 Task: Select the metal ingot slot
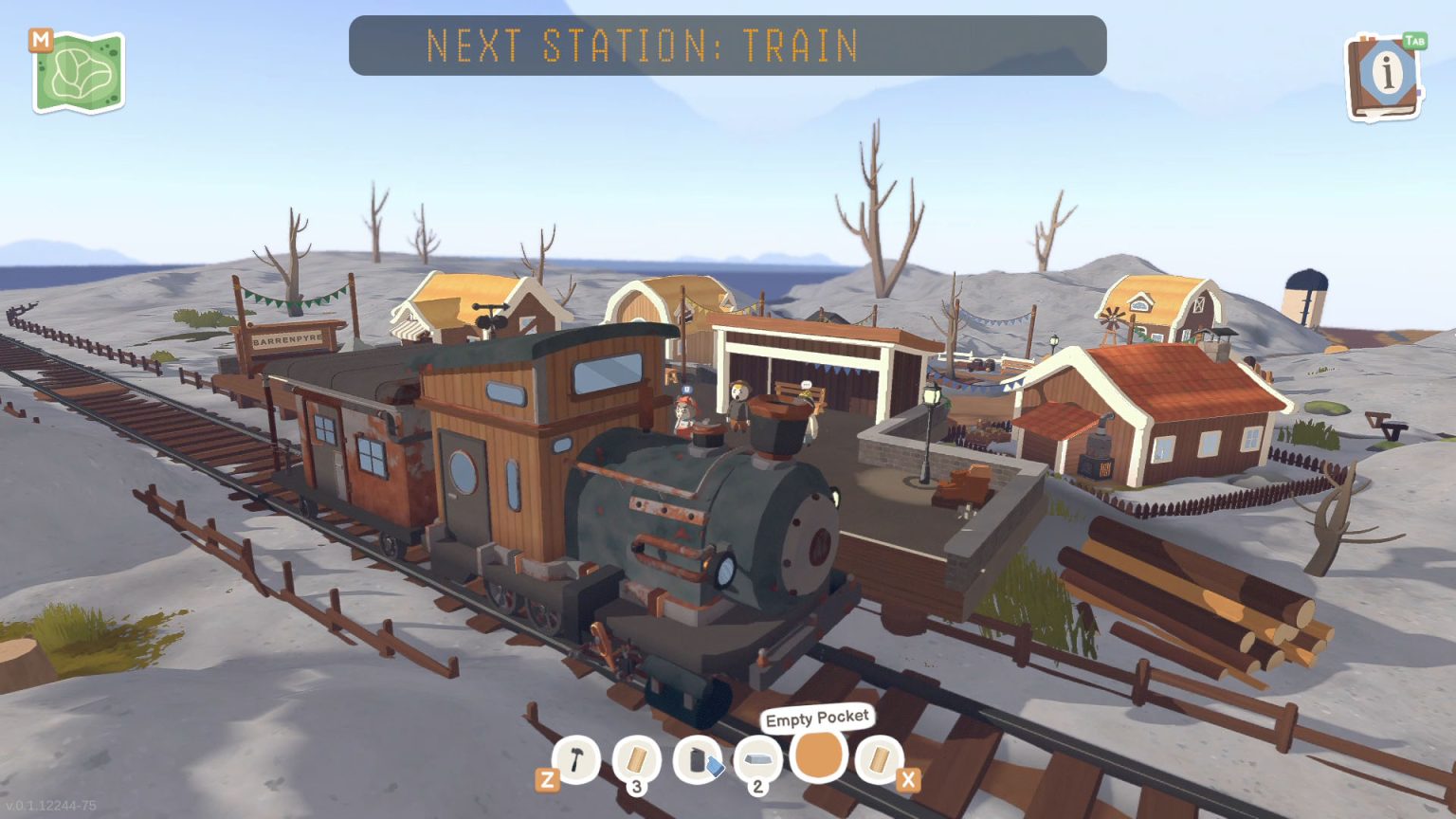(x=758, y=759)
